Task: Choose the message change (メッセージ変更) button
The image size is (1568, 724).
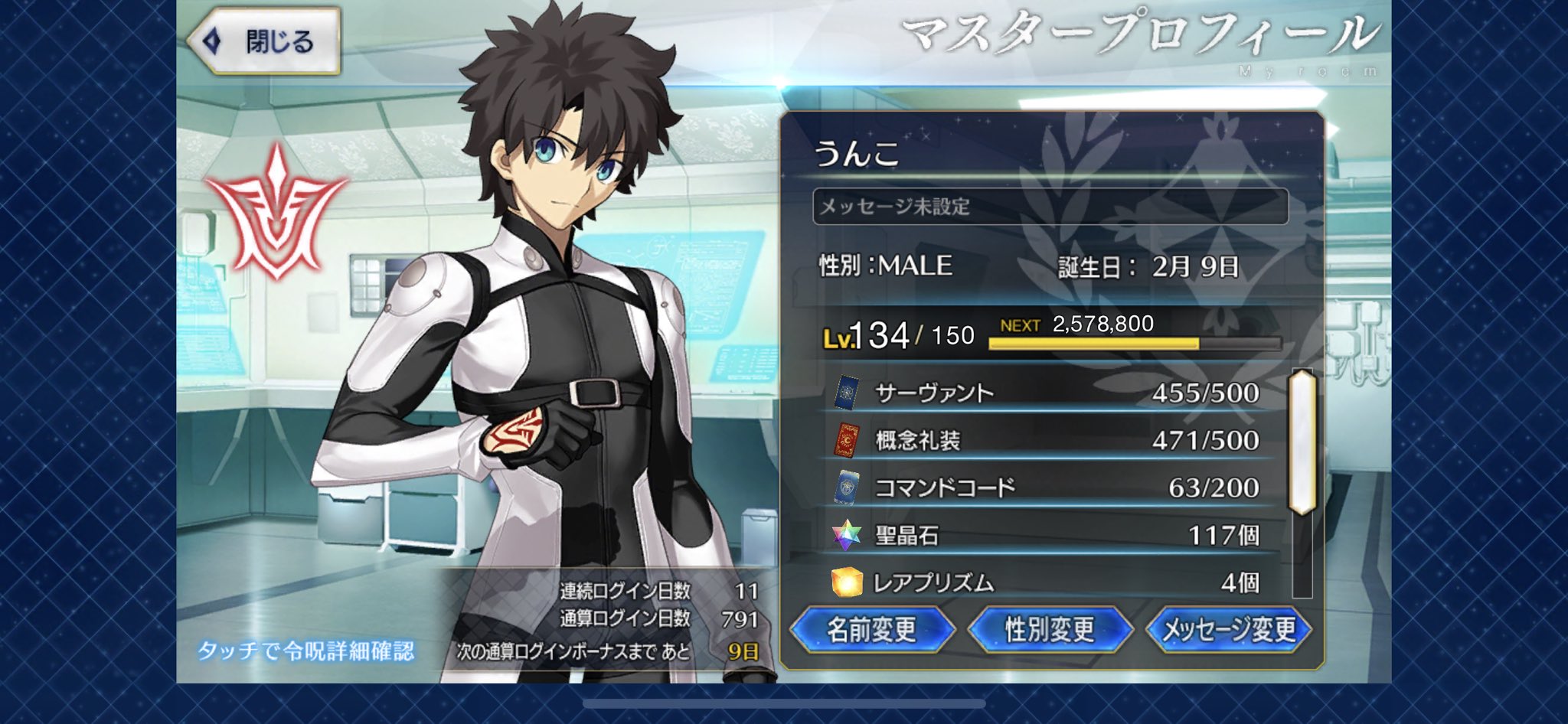Action: click(x=1229, y=630)
